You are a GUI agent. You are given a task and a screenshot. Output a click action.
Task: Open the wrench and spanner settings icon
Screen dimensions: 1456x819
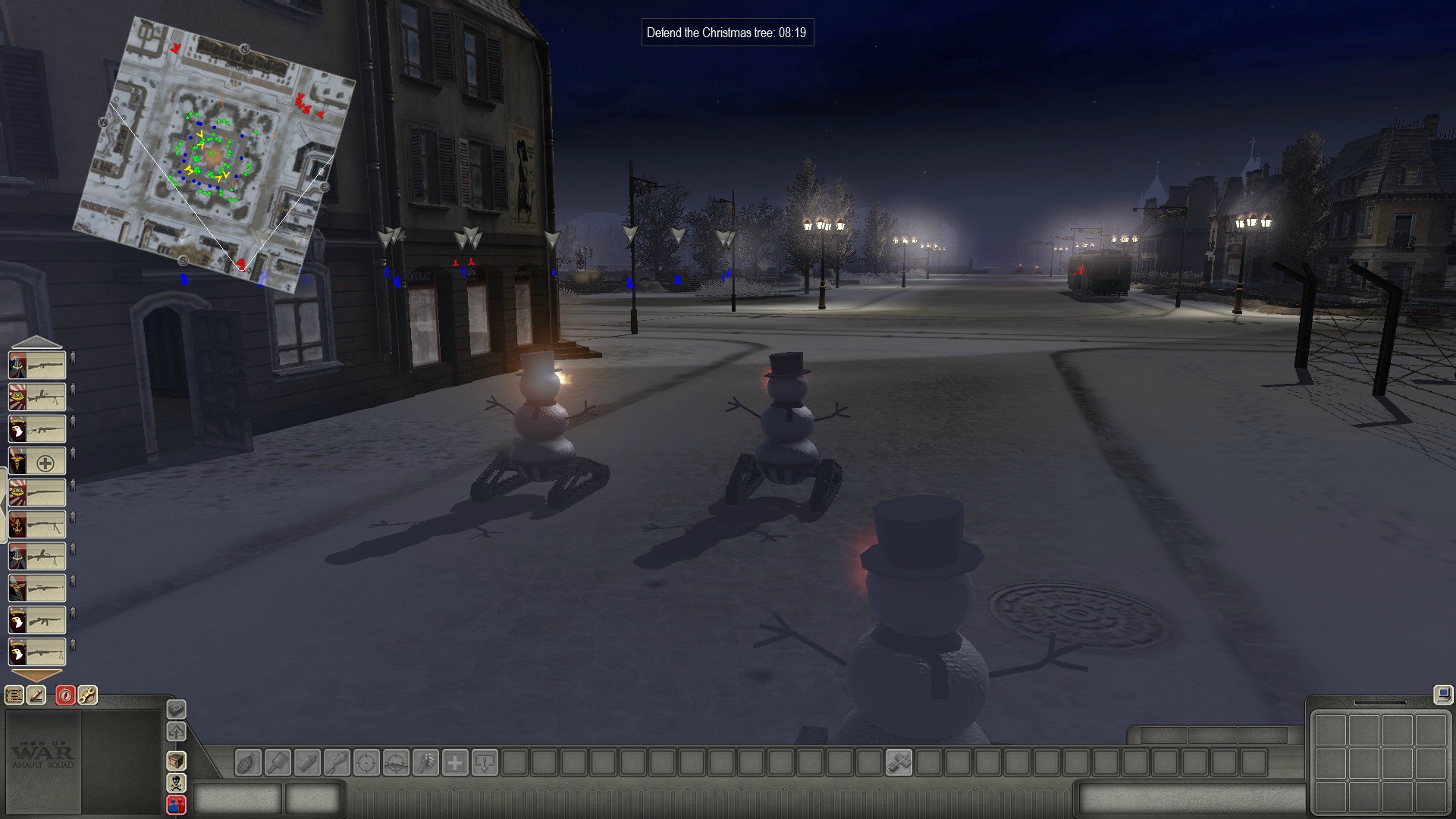tap(88, 695)
